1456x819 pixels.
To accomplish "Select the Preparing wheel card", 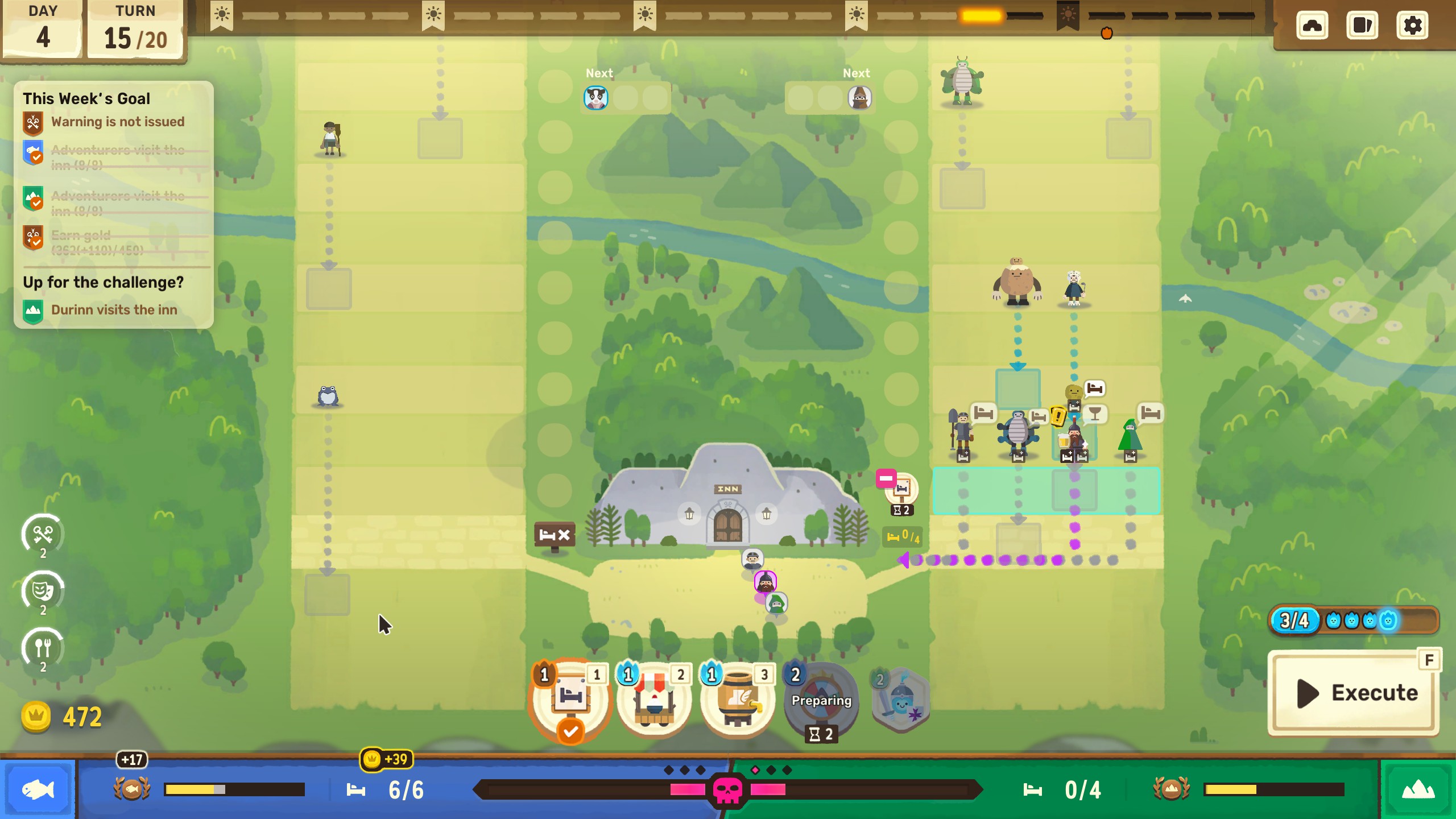I will coord(821,701).
